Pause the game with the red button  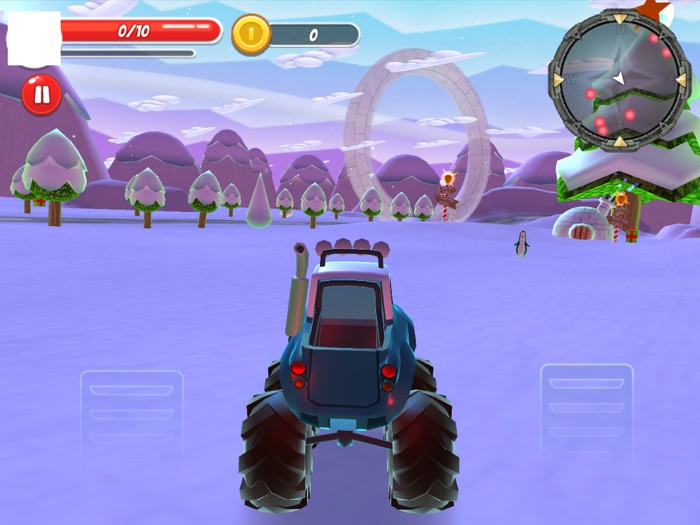coord(42,95)
